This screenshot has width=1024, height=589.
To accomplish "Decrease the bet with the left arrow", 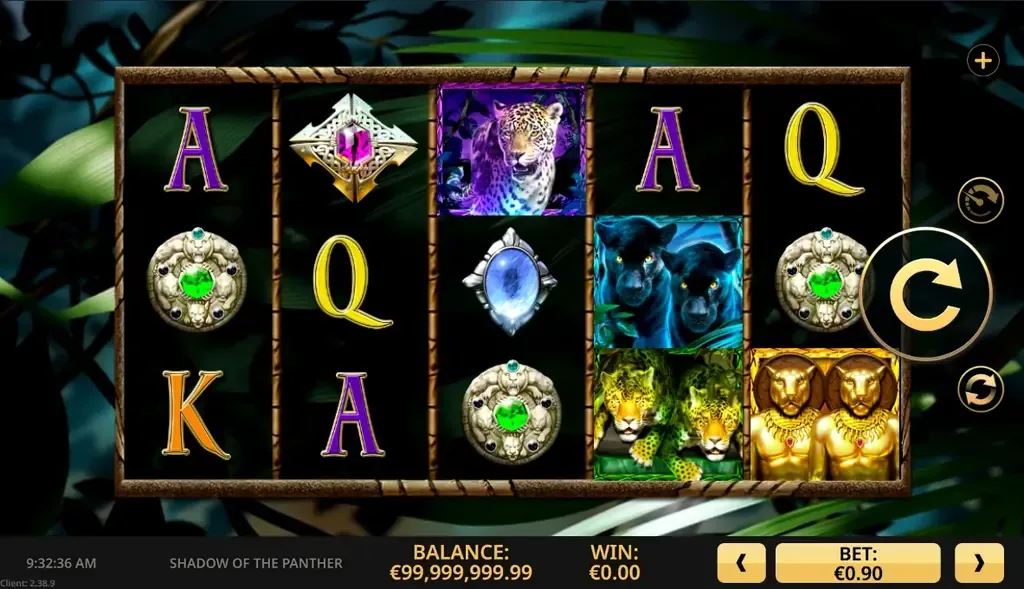I will tap(741, 563).
